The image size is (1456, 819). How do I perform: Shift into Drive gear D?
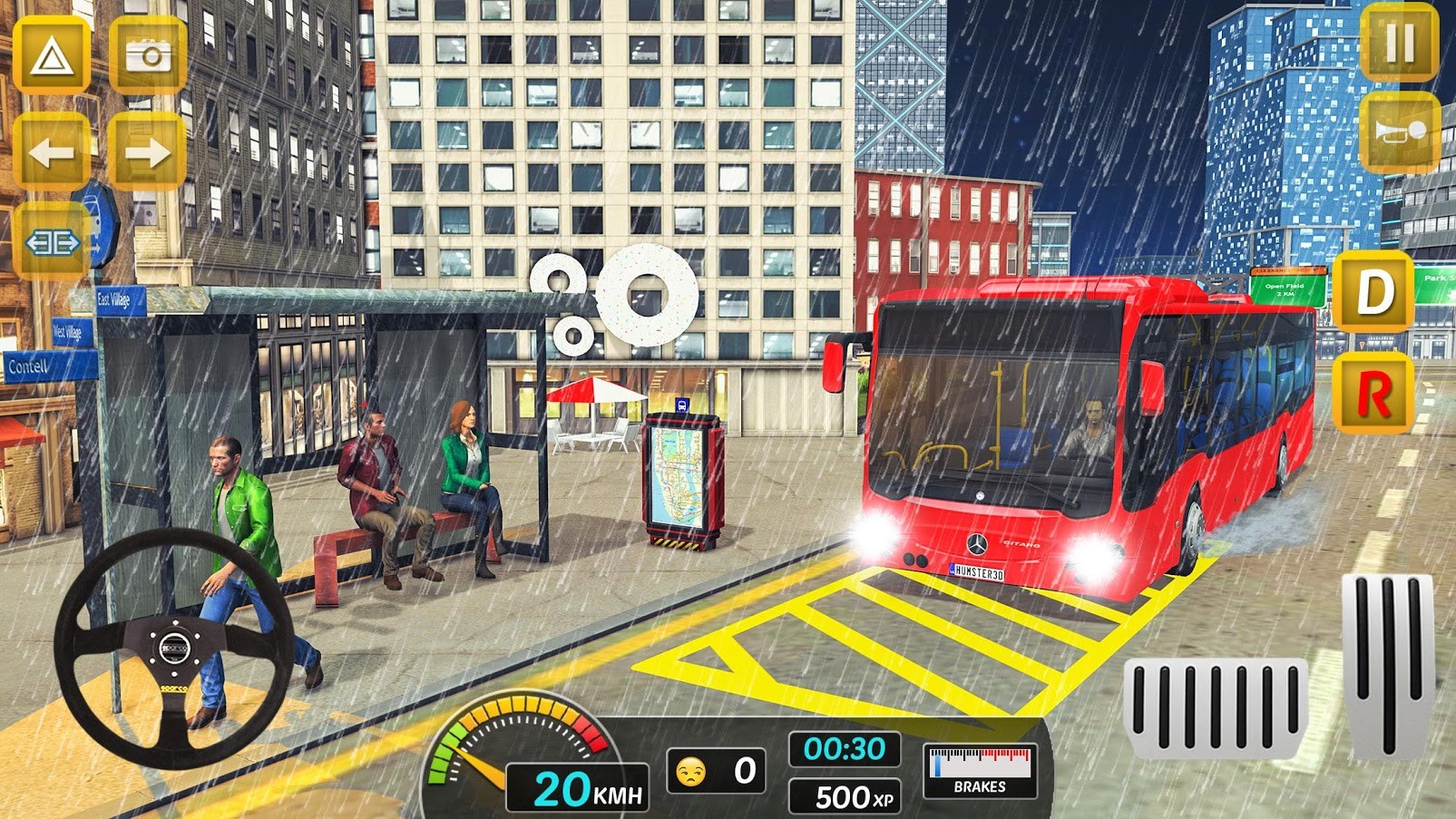(x=1373, y=293)
